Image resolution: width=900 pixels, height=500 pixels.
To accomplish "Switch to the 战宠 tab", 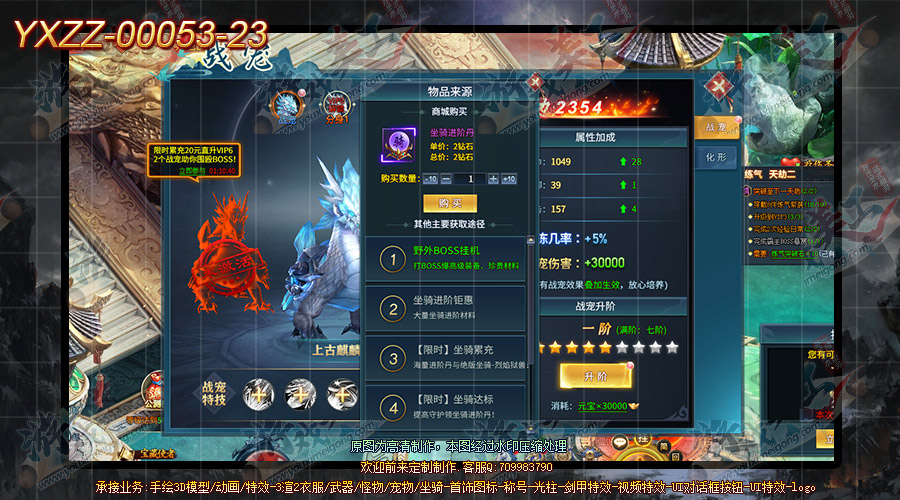I will click(x=716, y=127).
